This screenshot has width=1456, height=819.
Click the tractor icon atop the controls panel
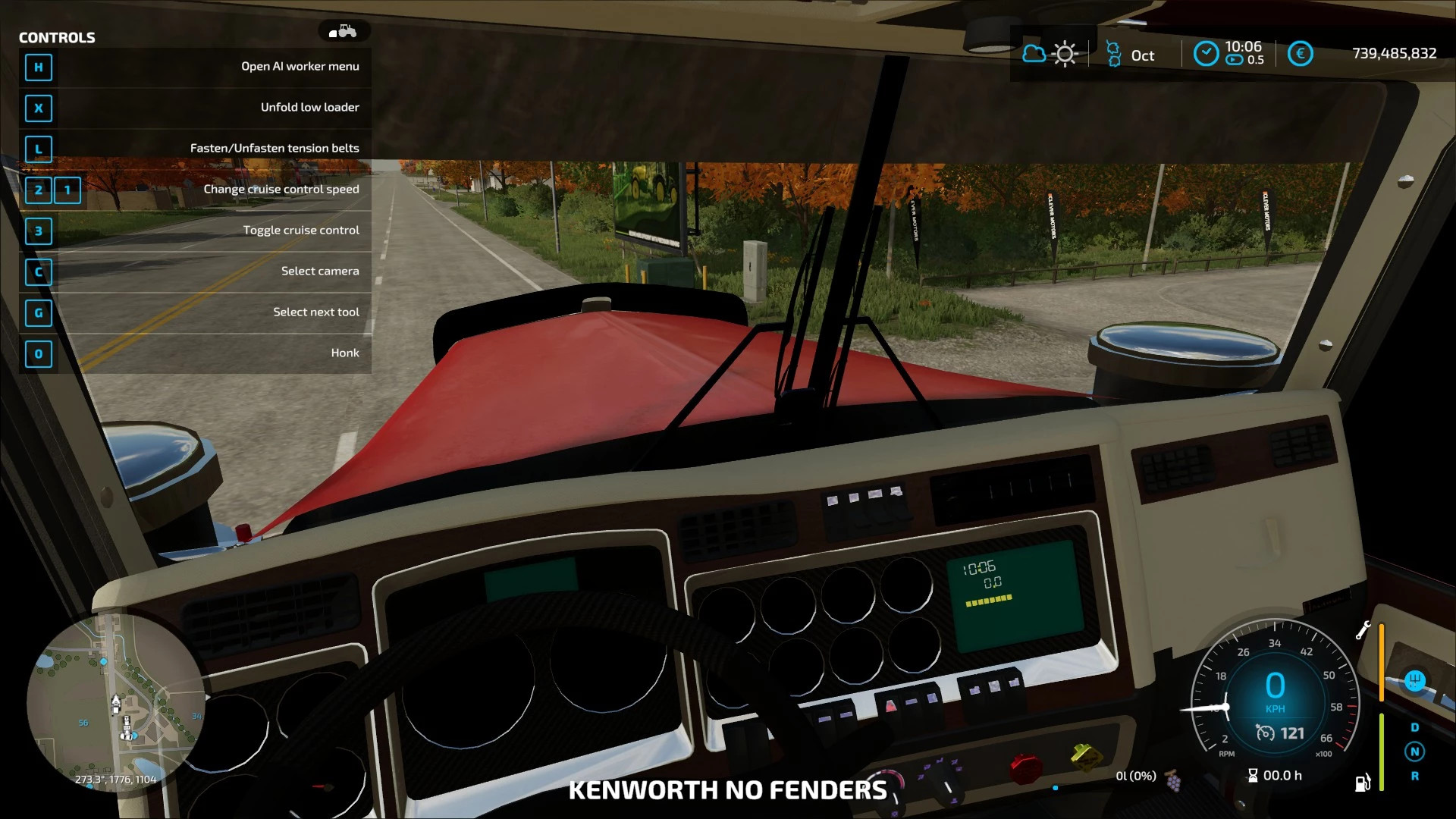[x=343, y=31]
